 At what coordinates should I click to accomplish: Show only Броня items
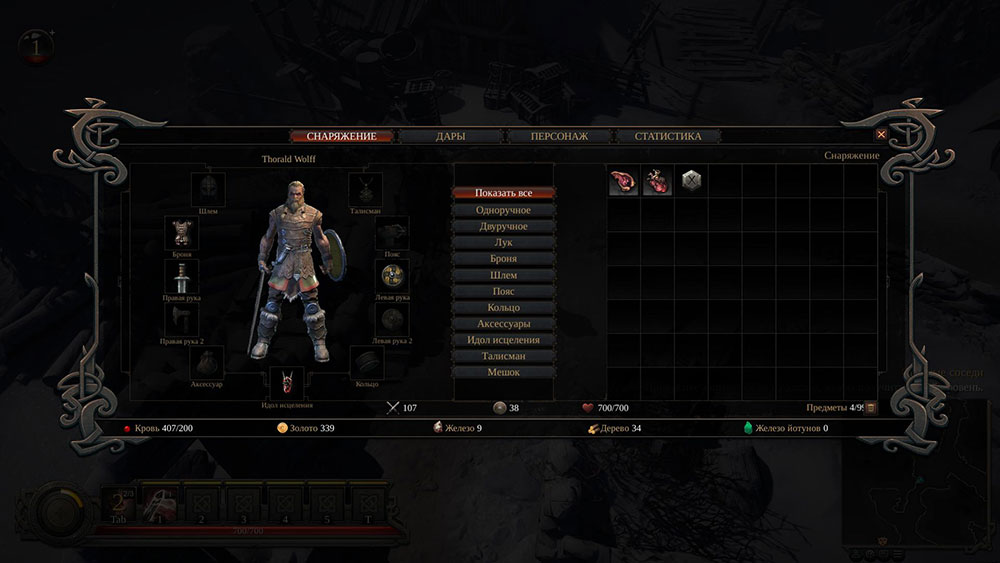tap(503, 258)
